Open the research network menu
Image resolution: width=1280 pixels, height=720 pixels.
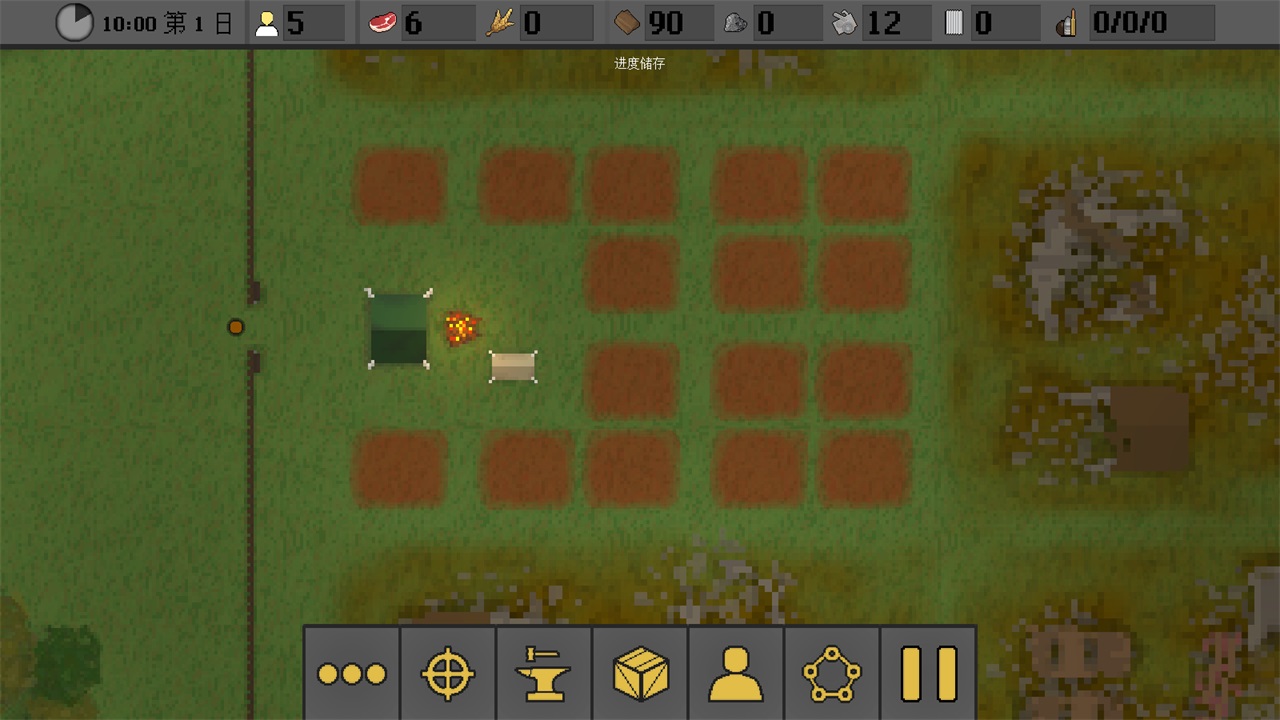831,674
